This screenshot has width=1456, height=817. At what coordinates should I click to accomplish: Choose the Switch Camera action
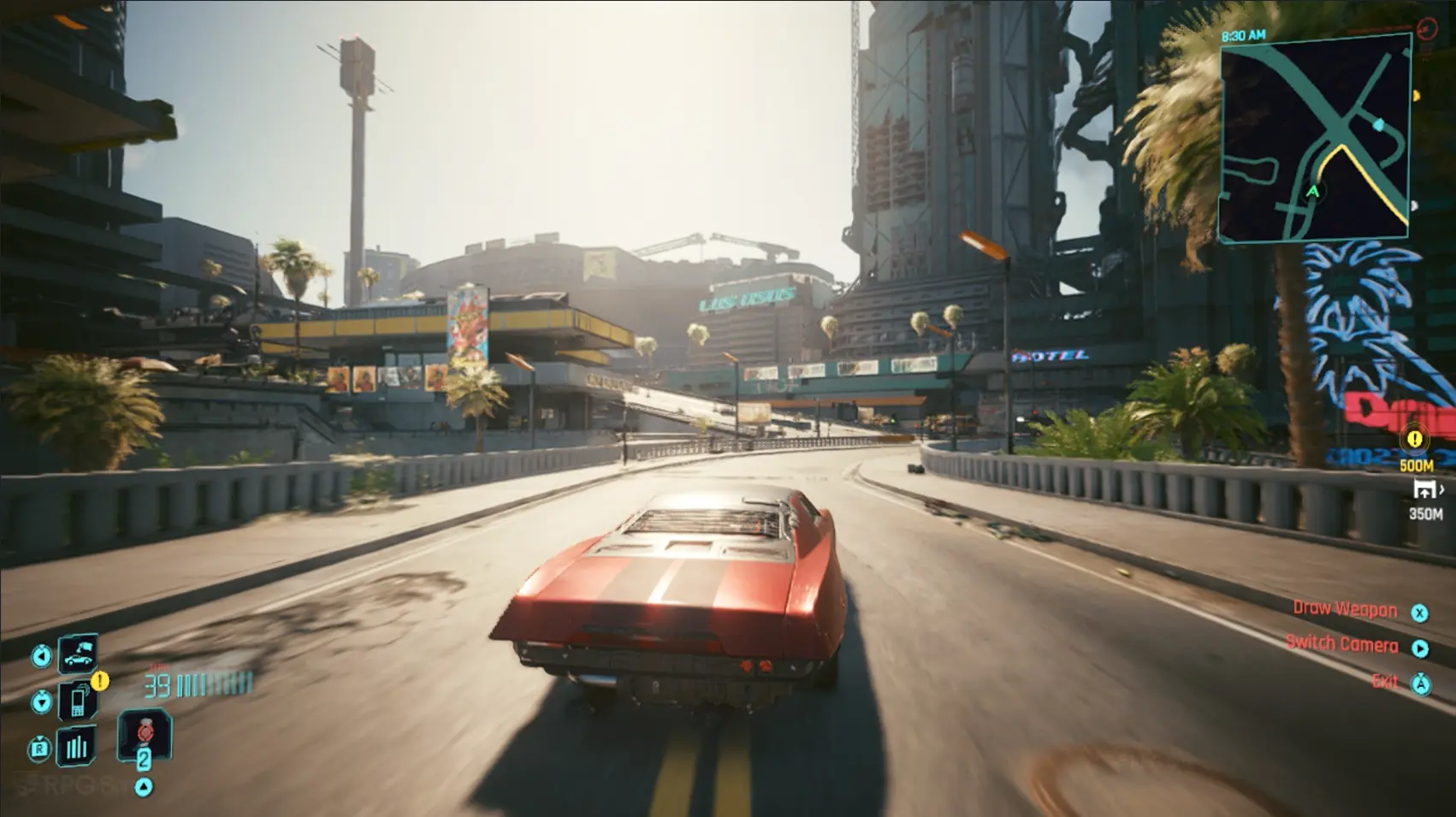[1341, 645]
